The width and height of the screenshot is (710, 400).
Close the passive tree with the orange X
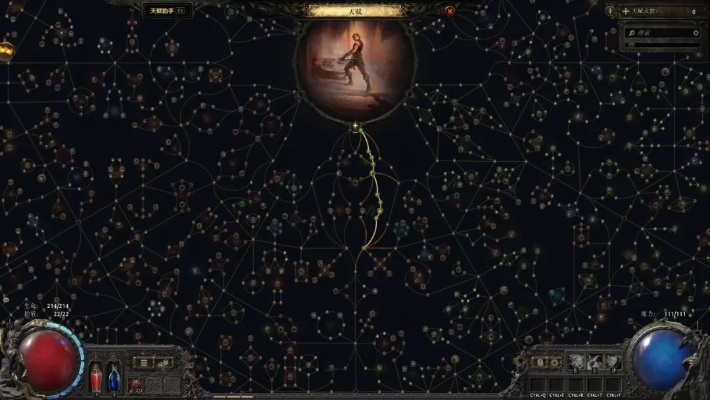[450, 11]
